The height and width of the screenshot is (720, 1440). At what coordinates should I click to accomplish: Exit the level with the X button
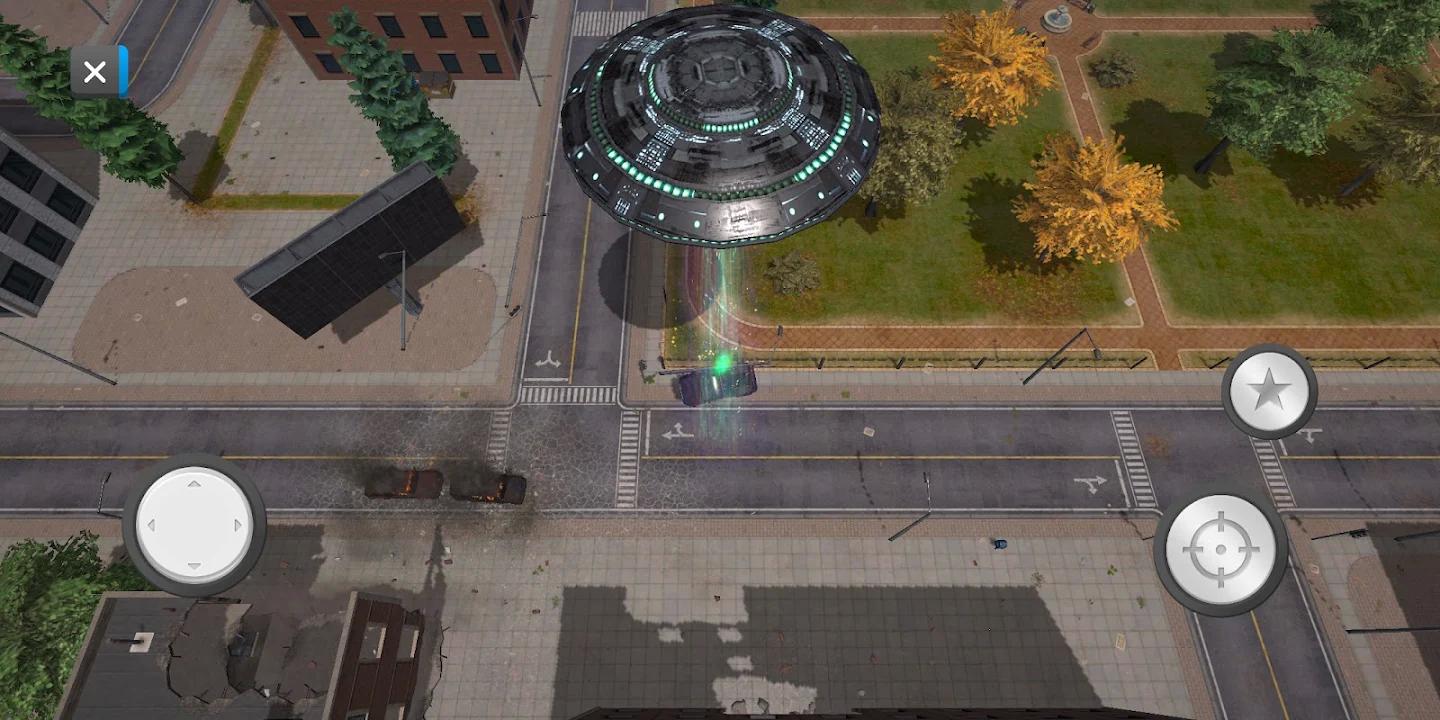point(95,71)
